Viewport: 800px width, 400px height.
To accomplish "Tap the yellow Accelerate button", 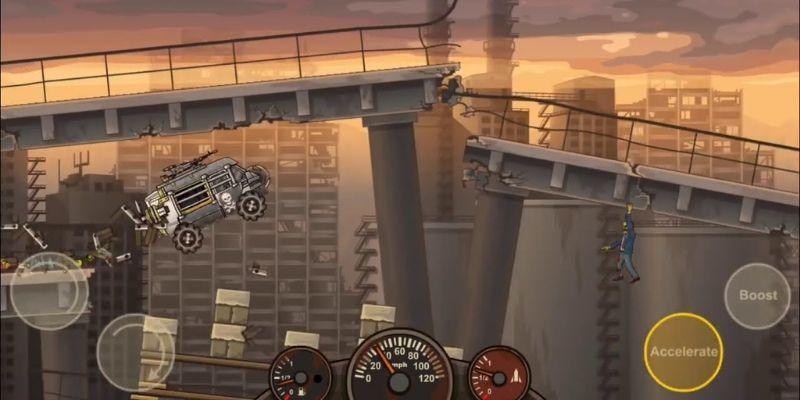I will pos(683,351).
